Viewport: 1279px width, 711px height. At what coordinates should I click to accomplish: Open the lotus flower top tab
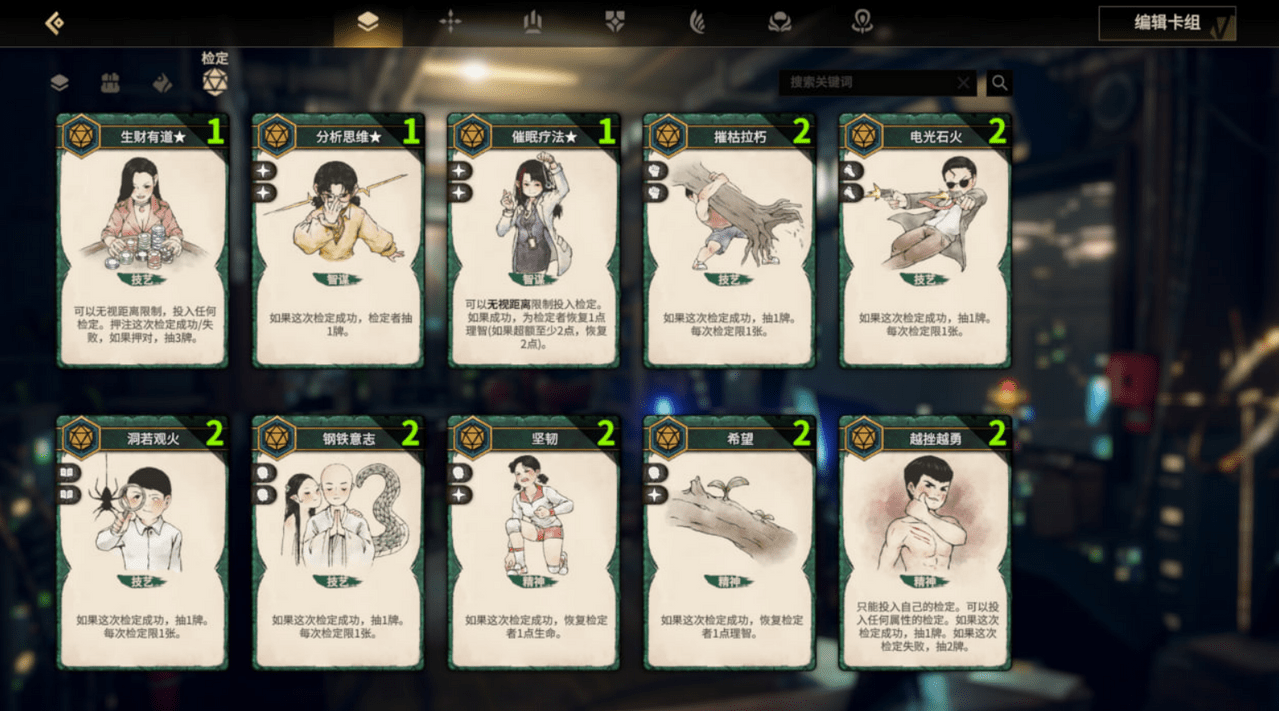coord(779,22)
